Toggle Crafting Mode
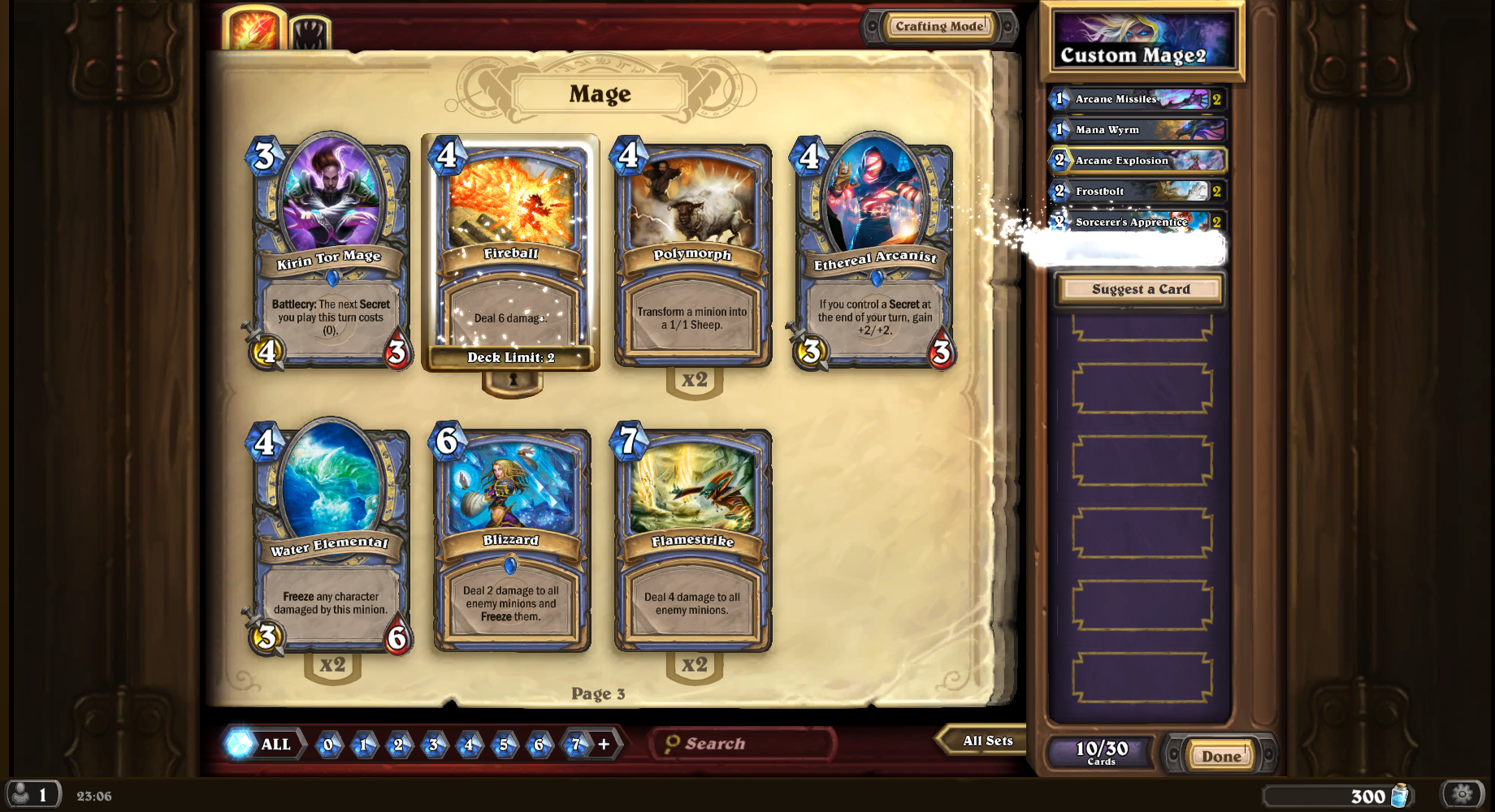Image resolution: width=1495 pixels, height=812 pixels. pyautogui.click(x=940, y=26)
